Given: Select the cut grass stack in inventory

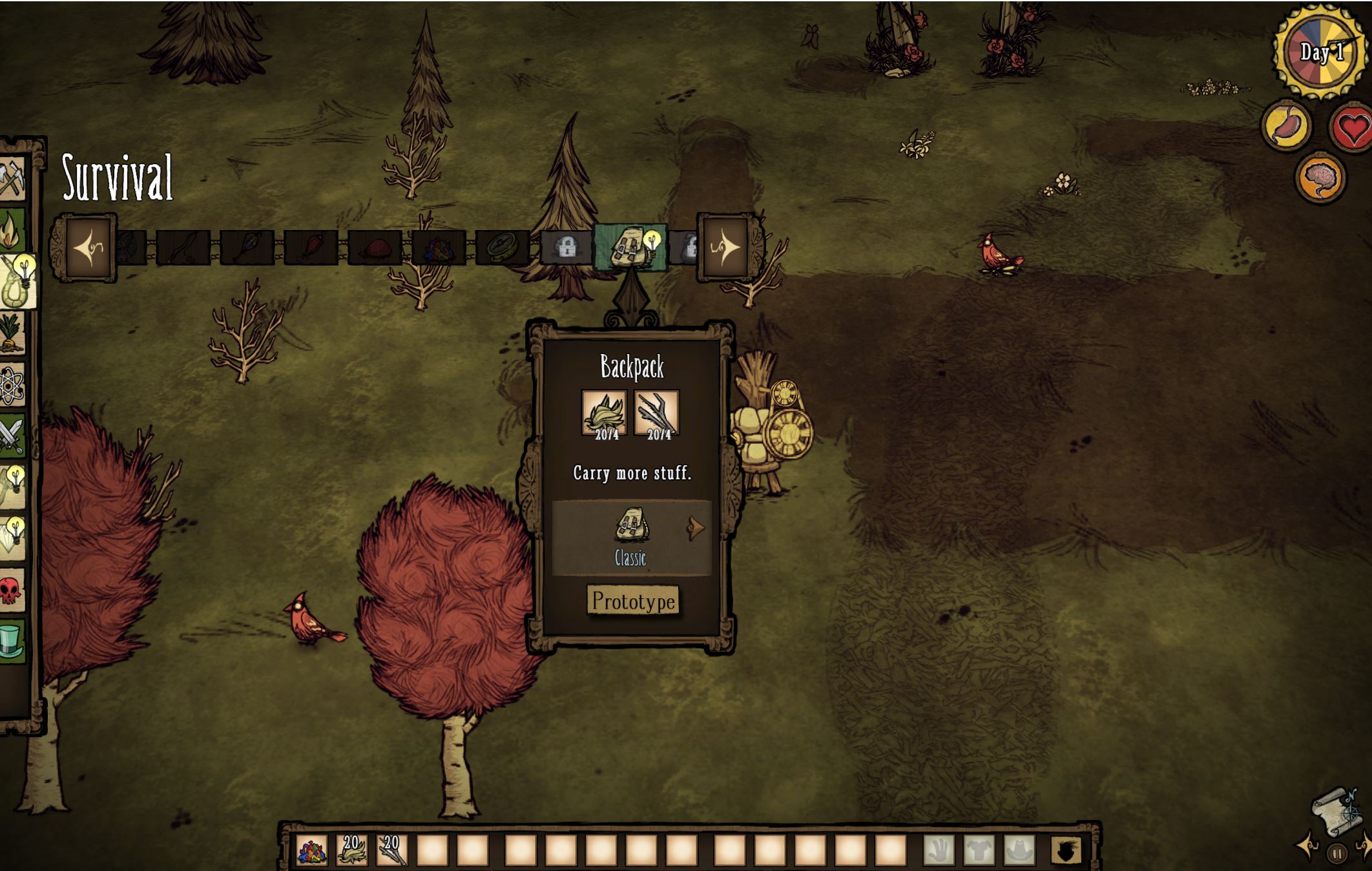Looking at the screenshot, I should tap(352, 850).
